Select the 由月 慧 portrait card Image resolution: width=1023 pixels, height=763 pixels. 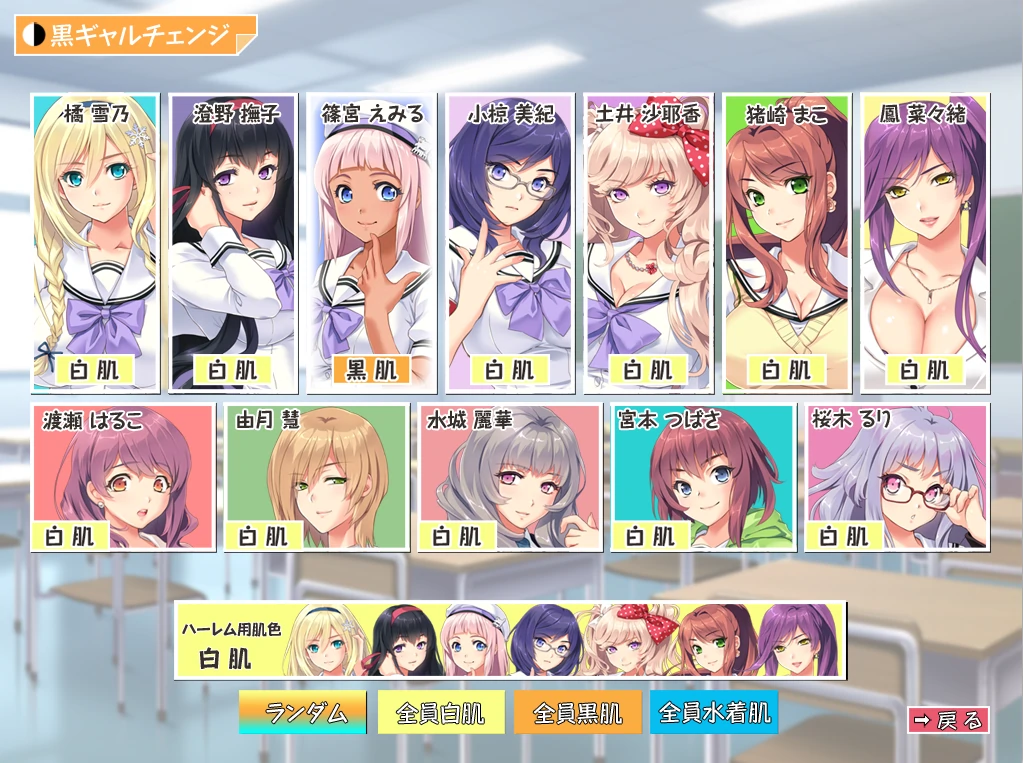[317, 477]
